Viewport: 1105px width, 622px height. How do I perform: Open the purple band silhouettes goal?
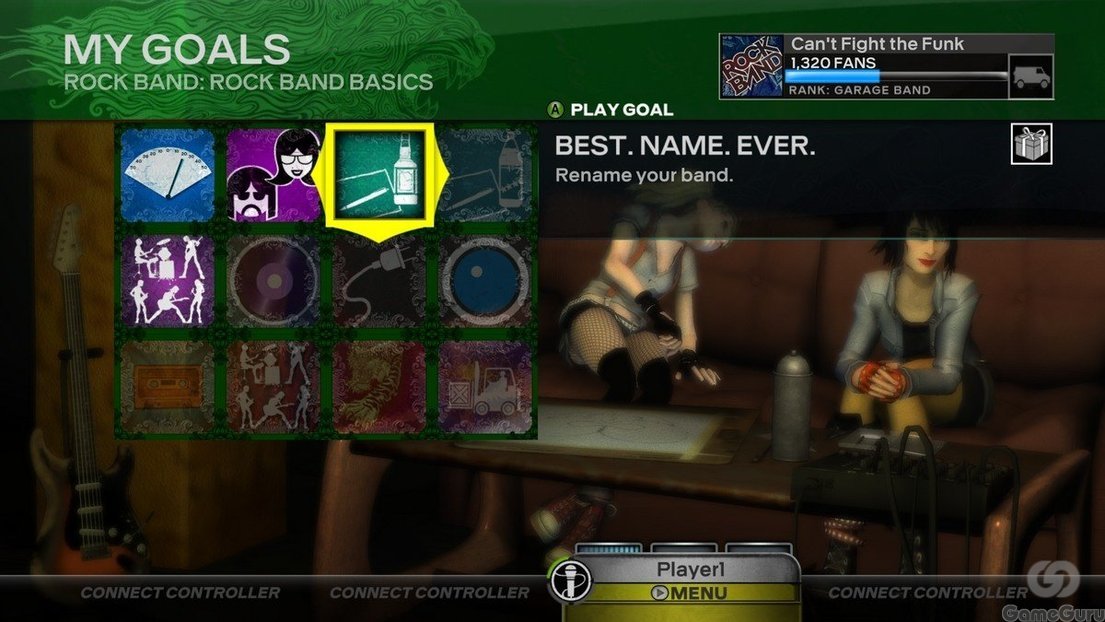pos(168,281)
